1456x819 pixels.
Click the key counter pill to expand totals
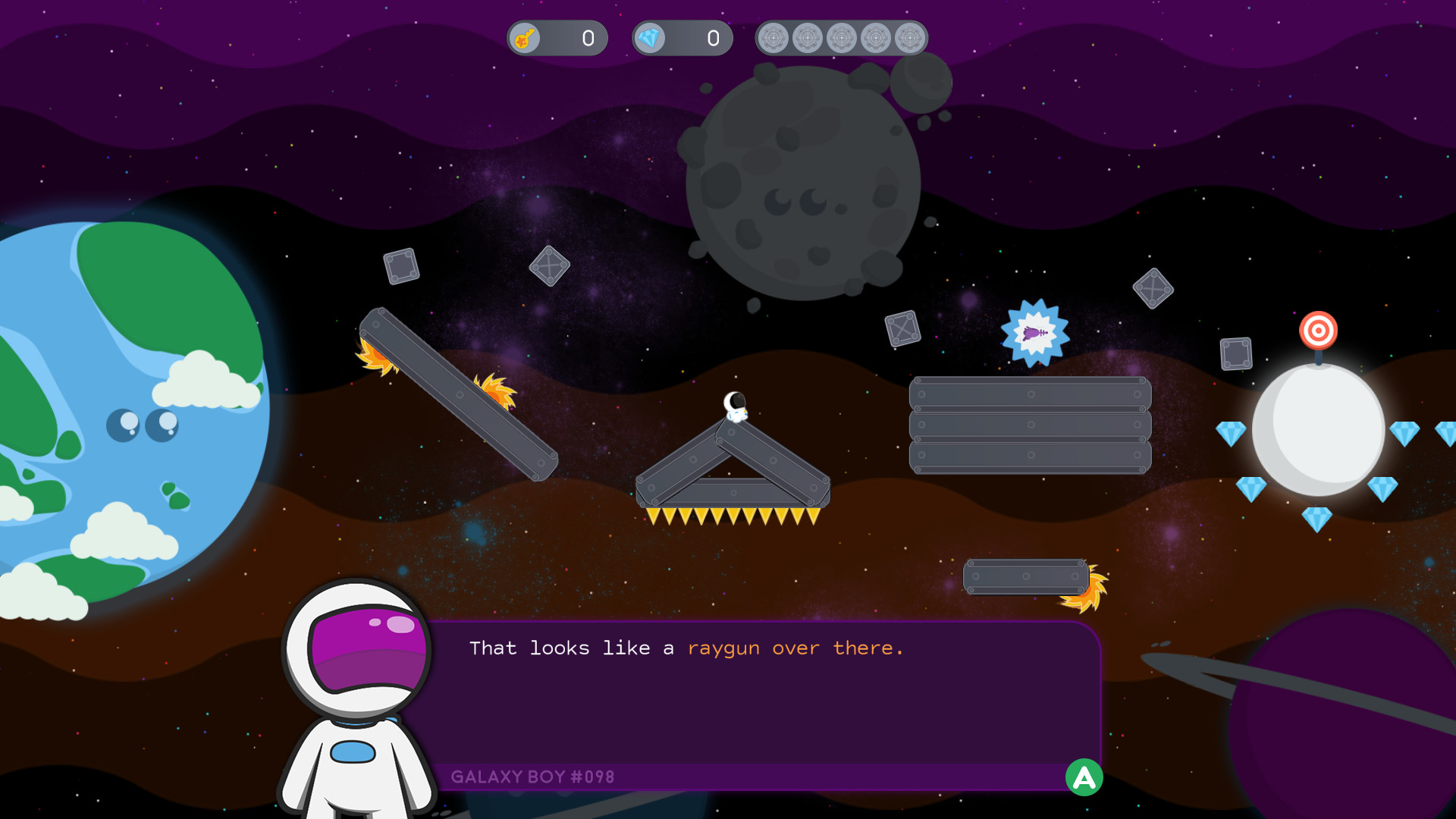(x=557, y=38)
